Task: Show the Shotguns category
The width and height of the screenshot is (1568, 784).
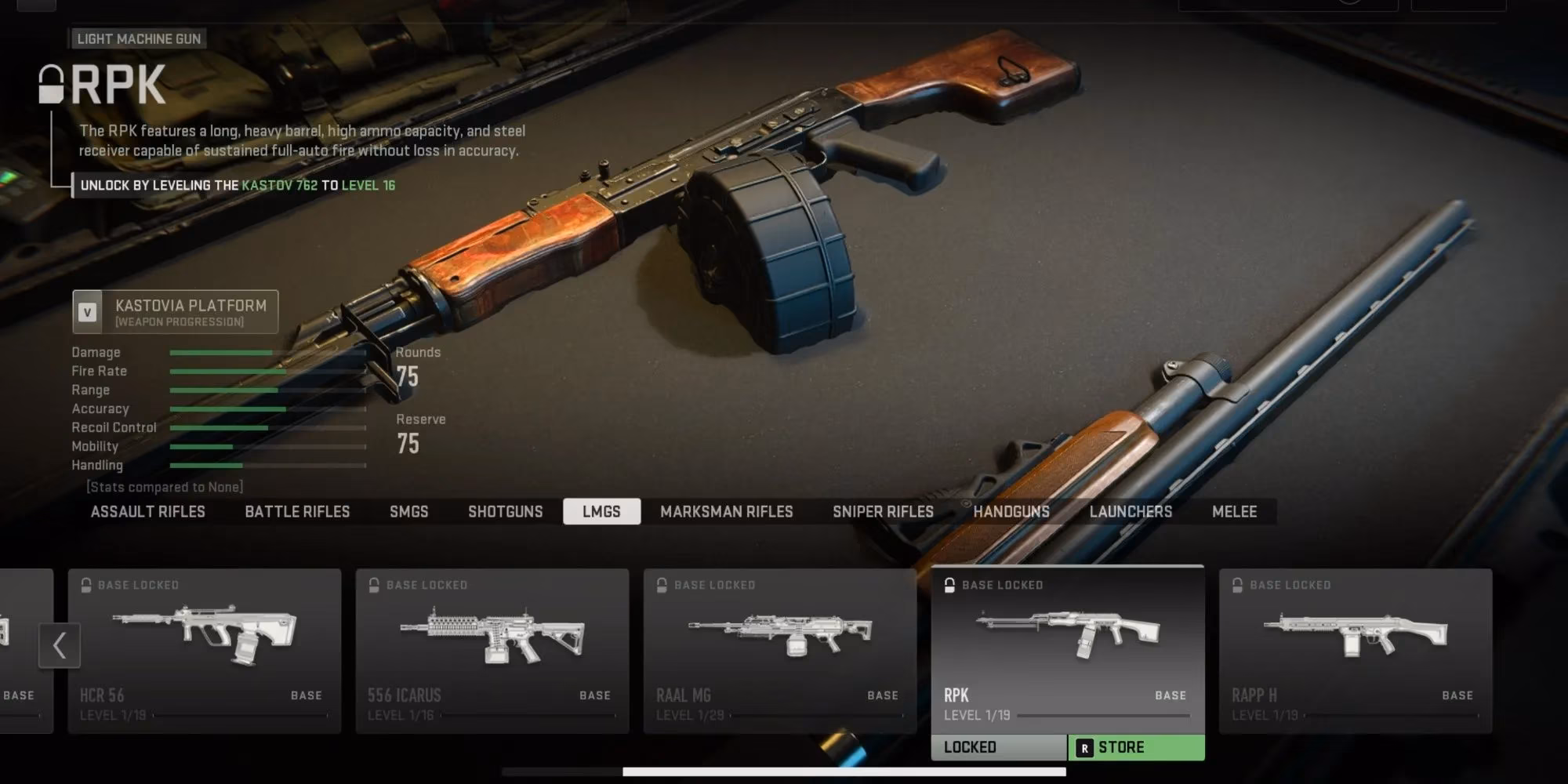Action: tap(505, 512)
